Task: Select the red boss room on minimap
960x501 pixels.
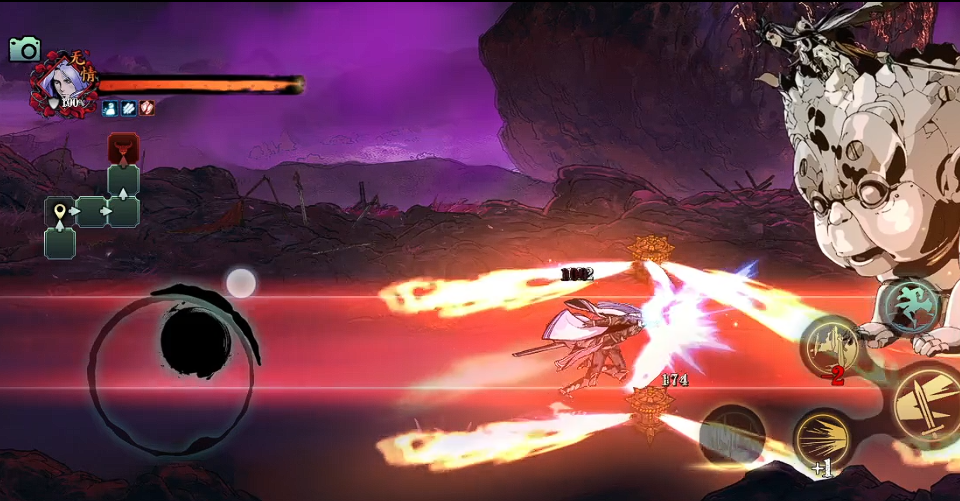Action: point(123,148)
